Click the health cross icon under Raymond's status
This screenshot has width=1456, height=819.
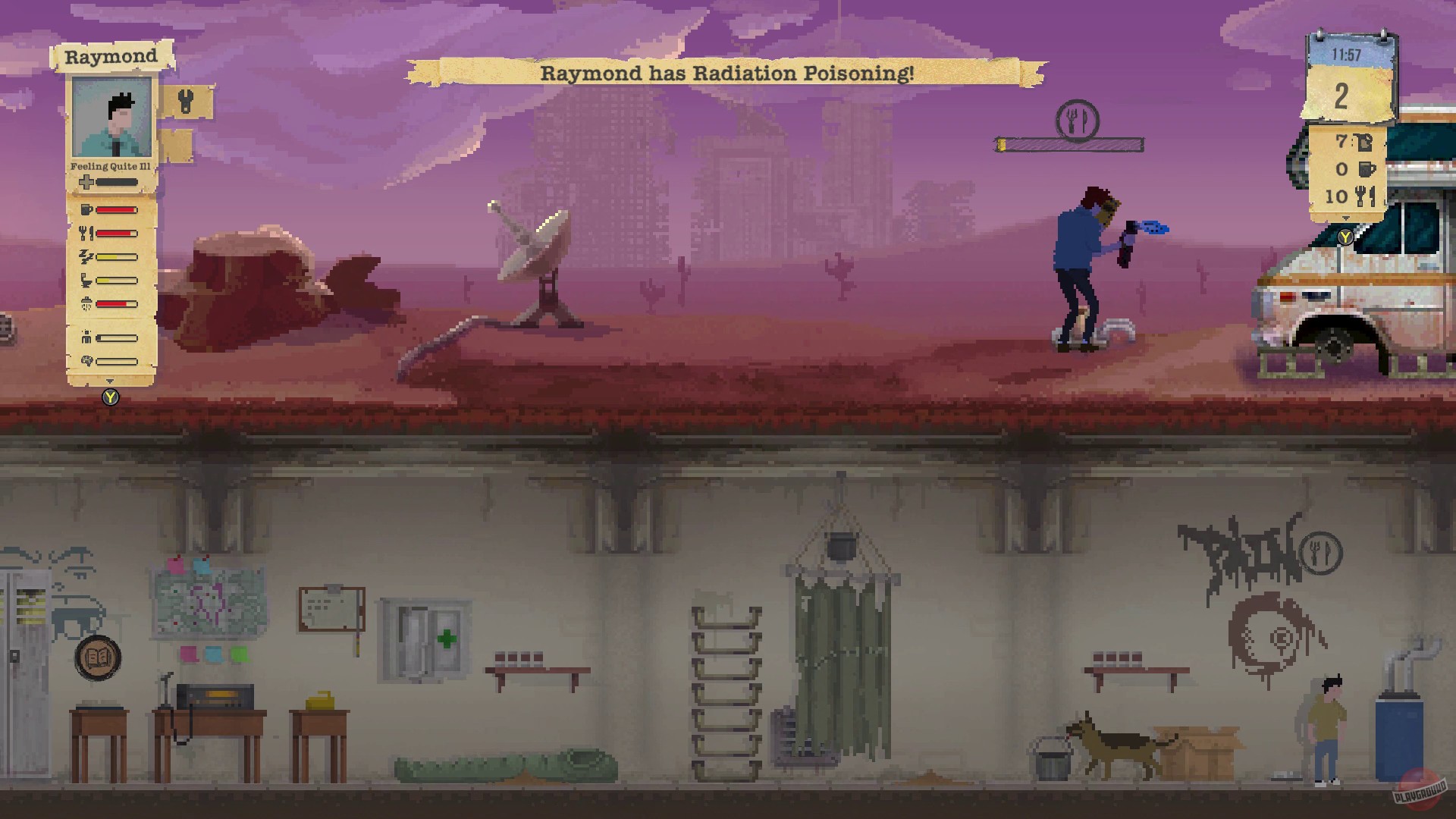coord(86,181)
